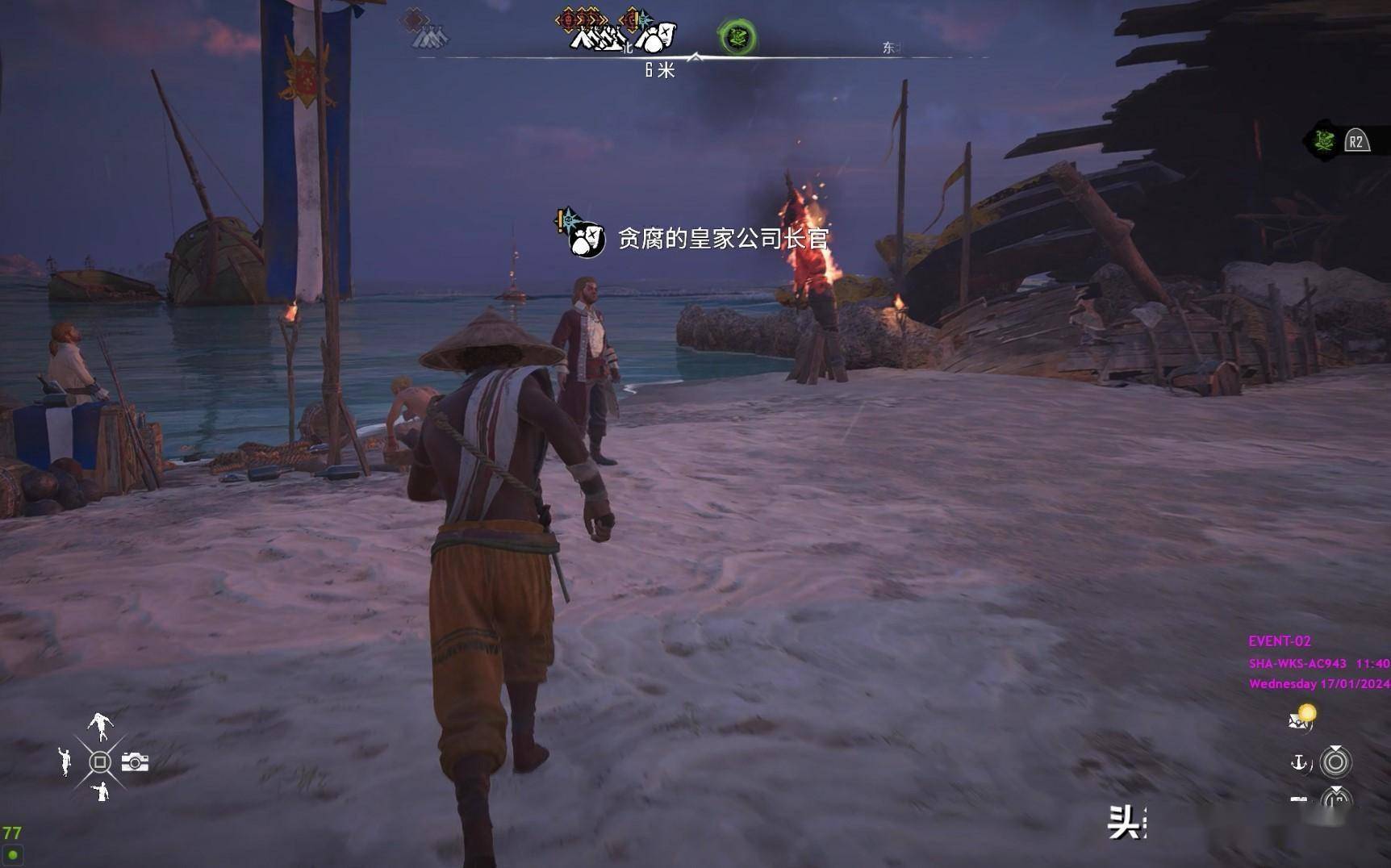The height and width of the screenshot is (868, 1391).
Task: Click the anchor icon
Action: coord(1299,762)
